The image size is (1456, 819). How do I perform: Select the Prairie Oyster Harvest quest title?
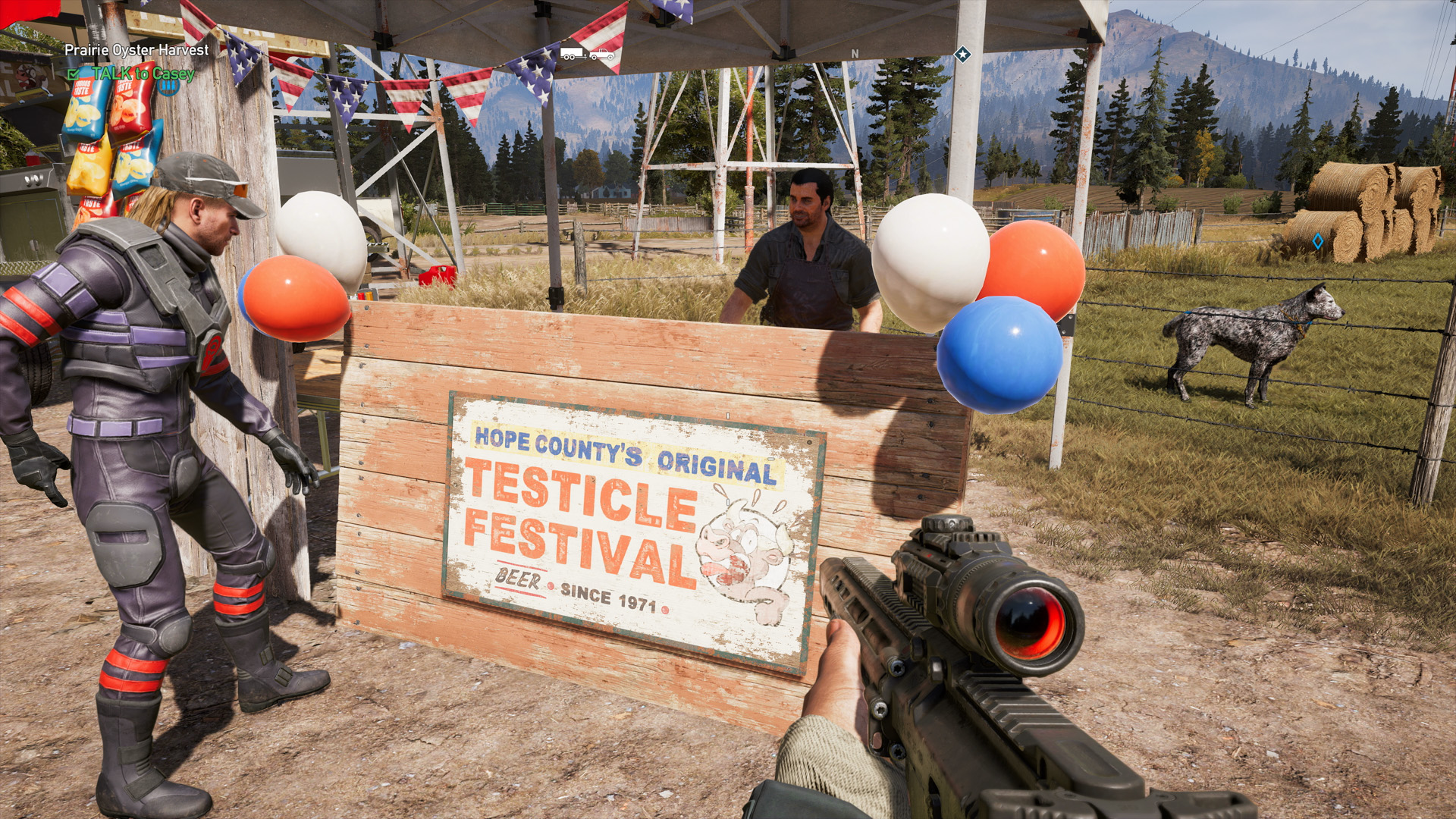pyautogui.click(x=136, y=50)
